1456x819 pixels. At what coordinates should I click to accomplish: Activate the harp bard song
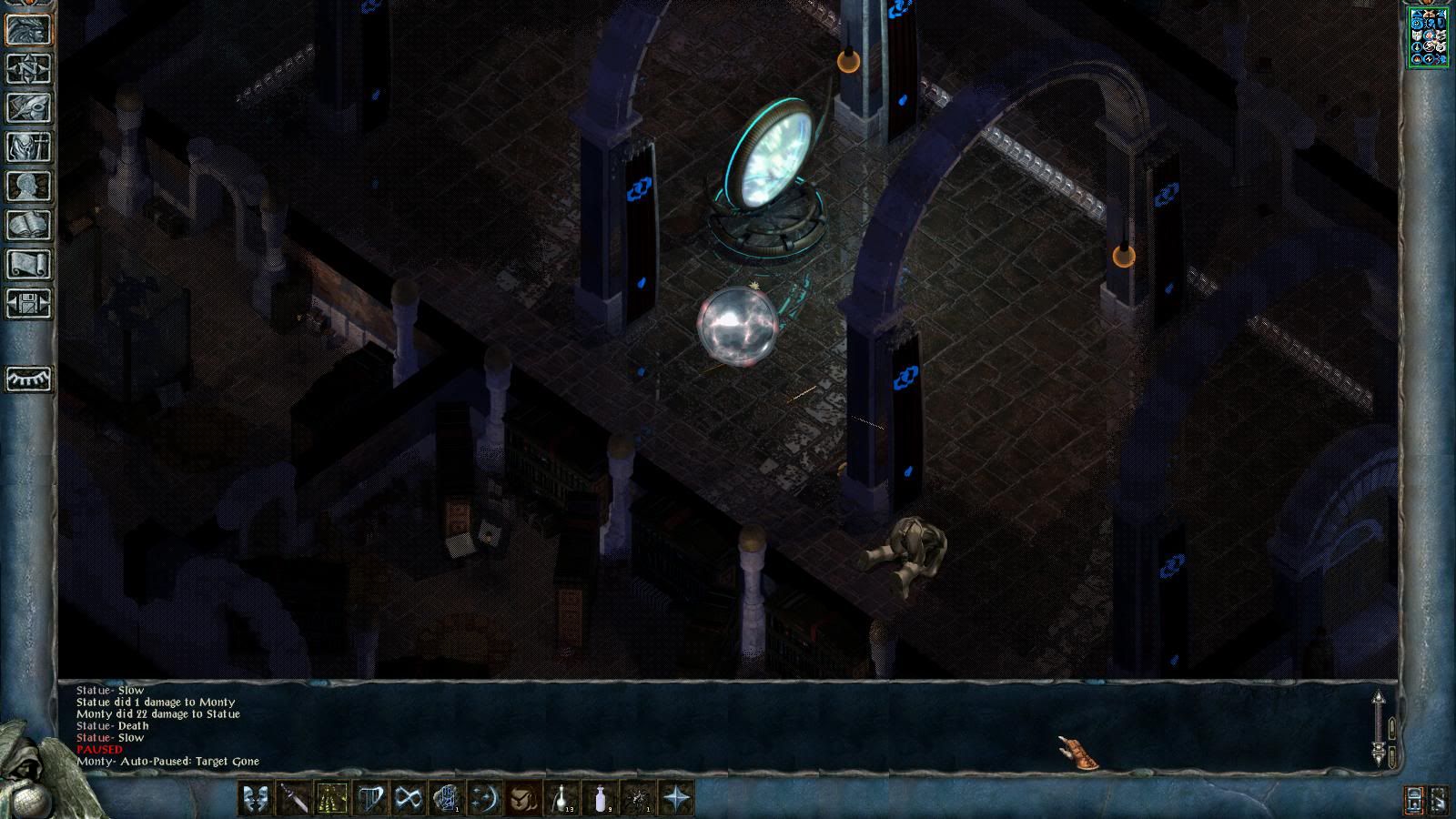(370, 798)
